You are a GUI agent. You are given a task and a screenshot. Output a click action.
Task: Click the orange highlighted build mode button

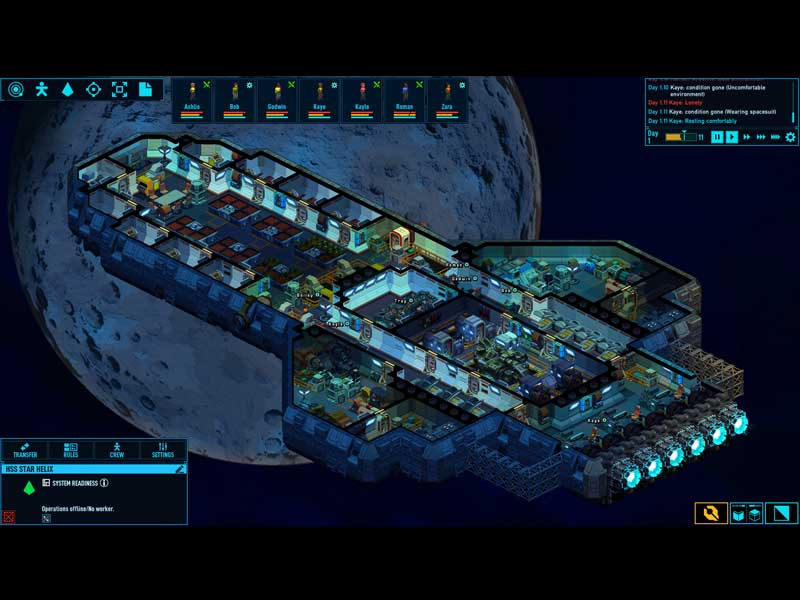coord(711,513)
